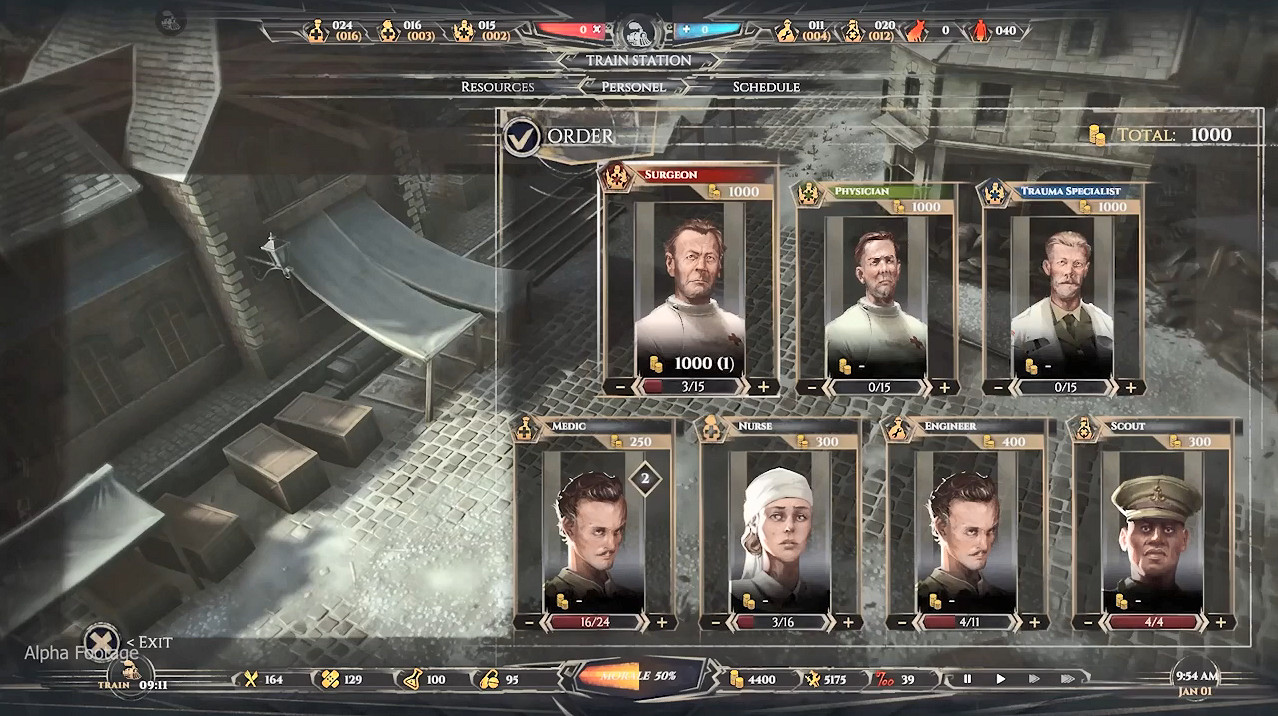Switch to the Resources tab
1278x716 pixels.
coord(497,87)
